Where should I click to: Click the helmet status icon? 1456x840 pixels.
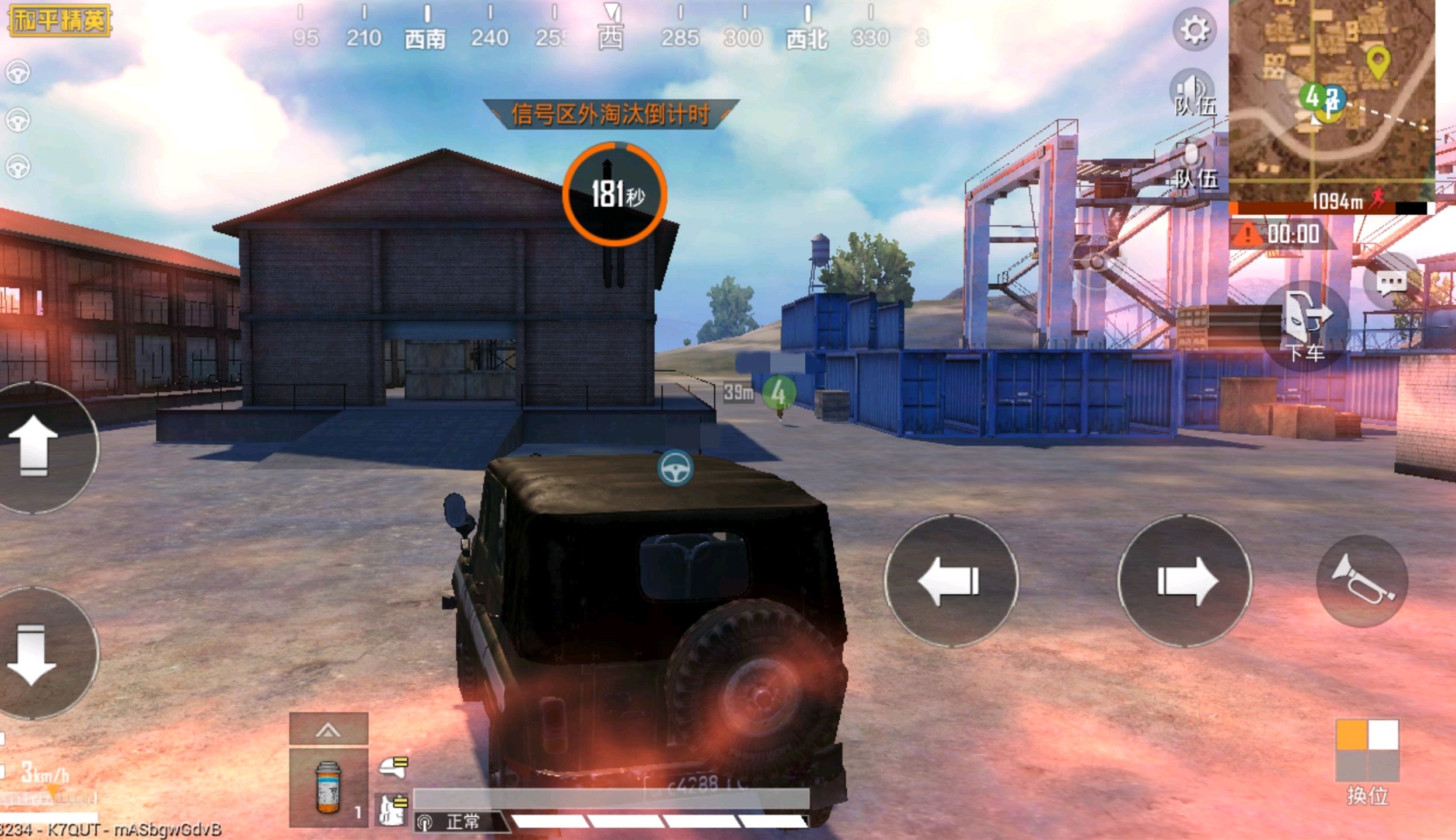click(393, 766)
